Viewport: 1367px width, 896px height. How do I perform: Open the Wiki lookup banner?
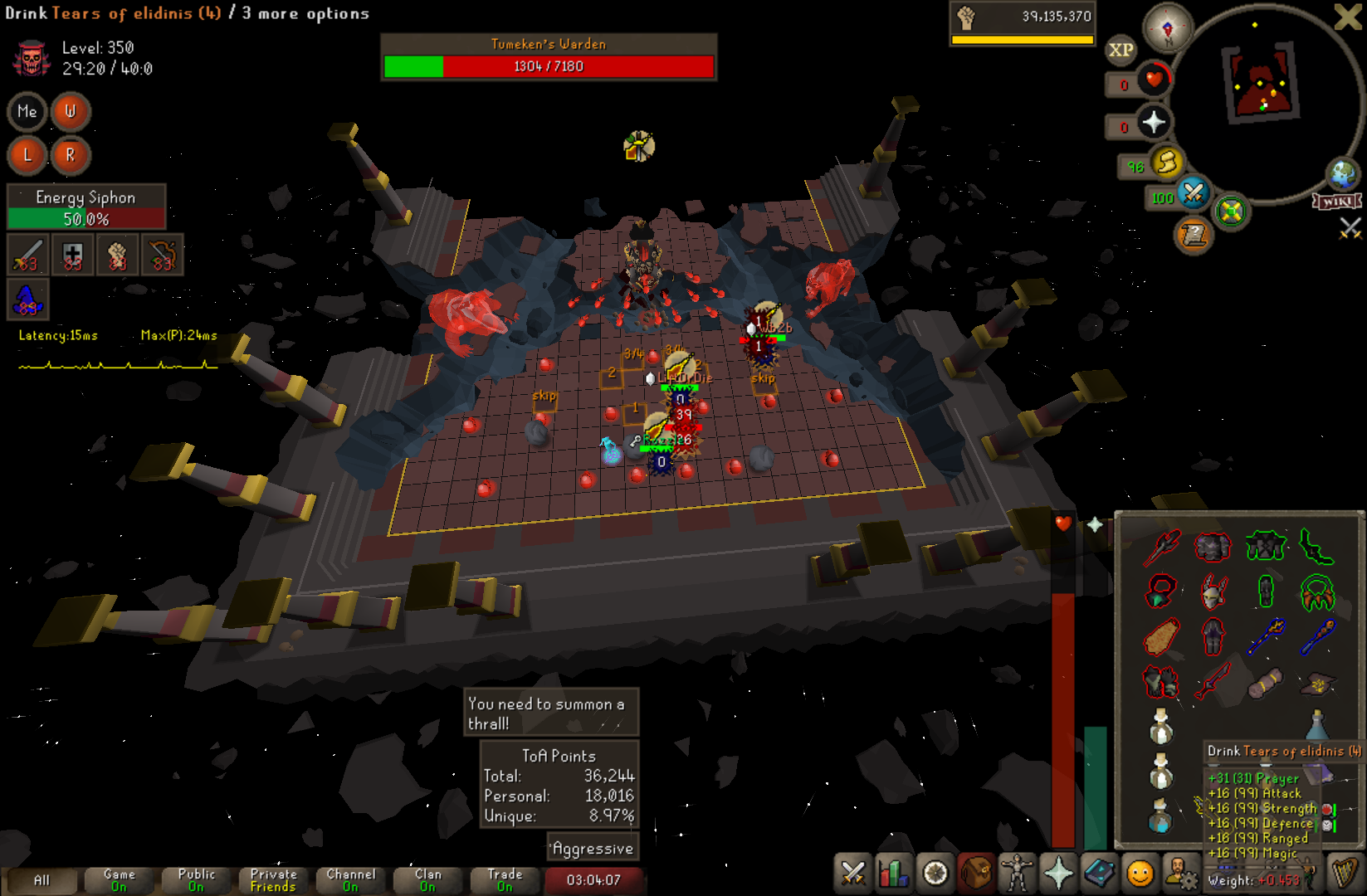point(1336,202)
